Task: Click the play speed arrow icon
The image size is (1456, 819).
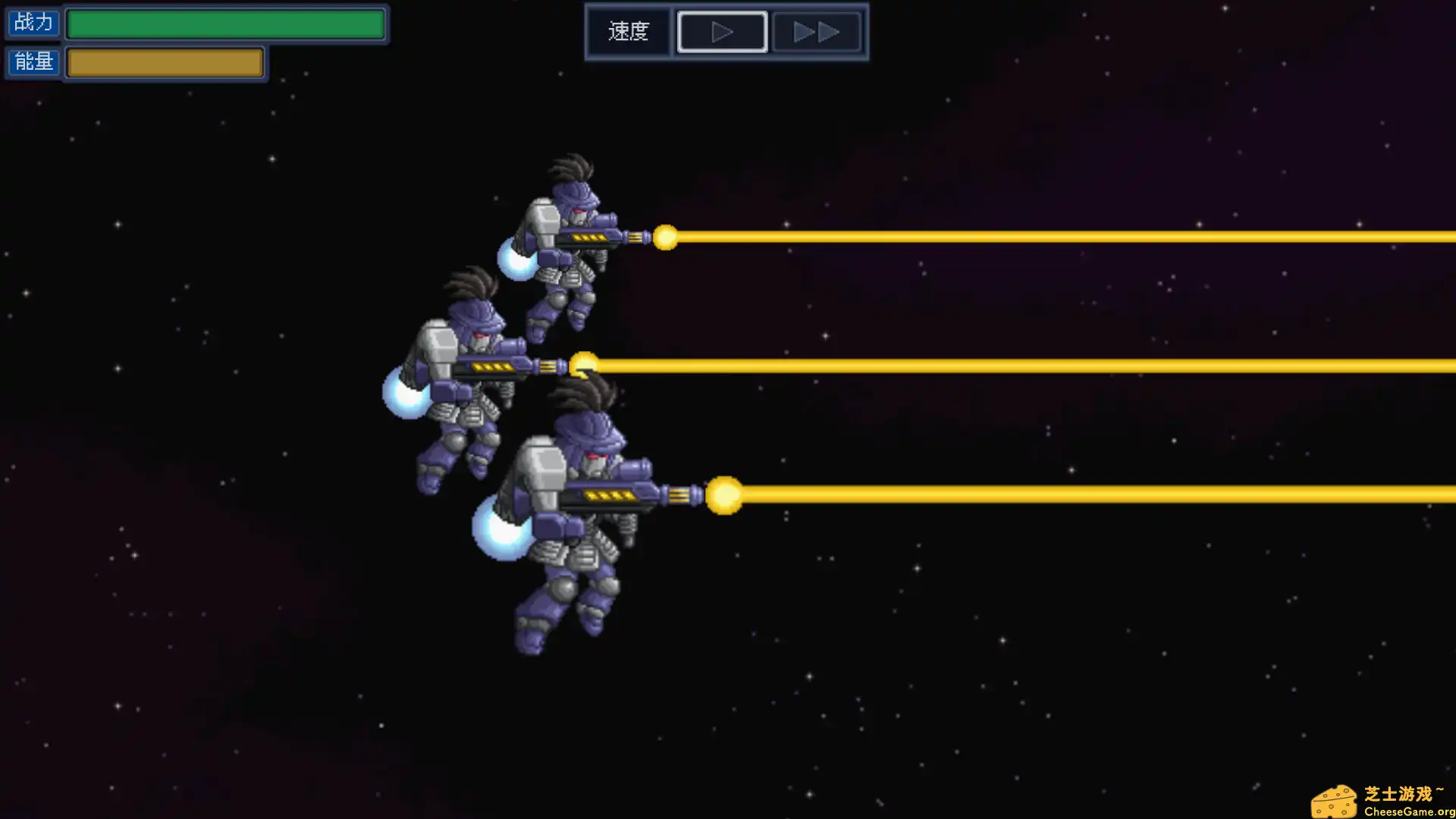Action: [721, 31]
